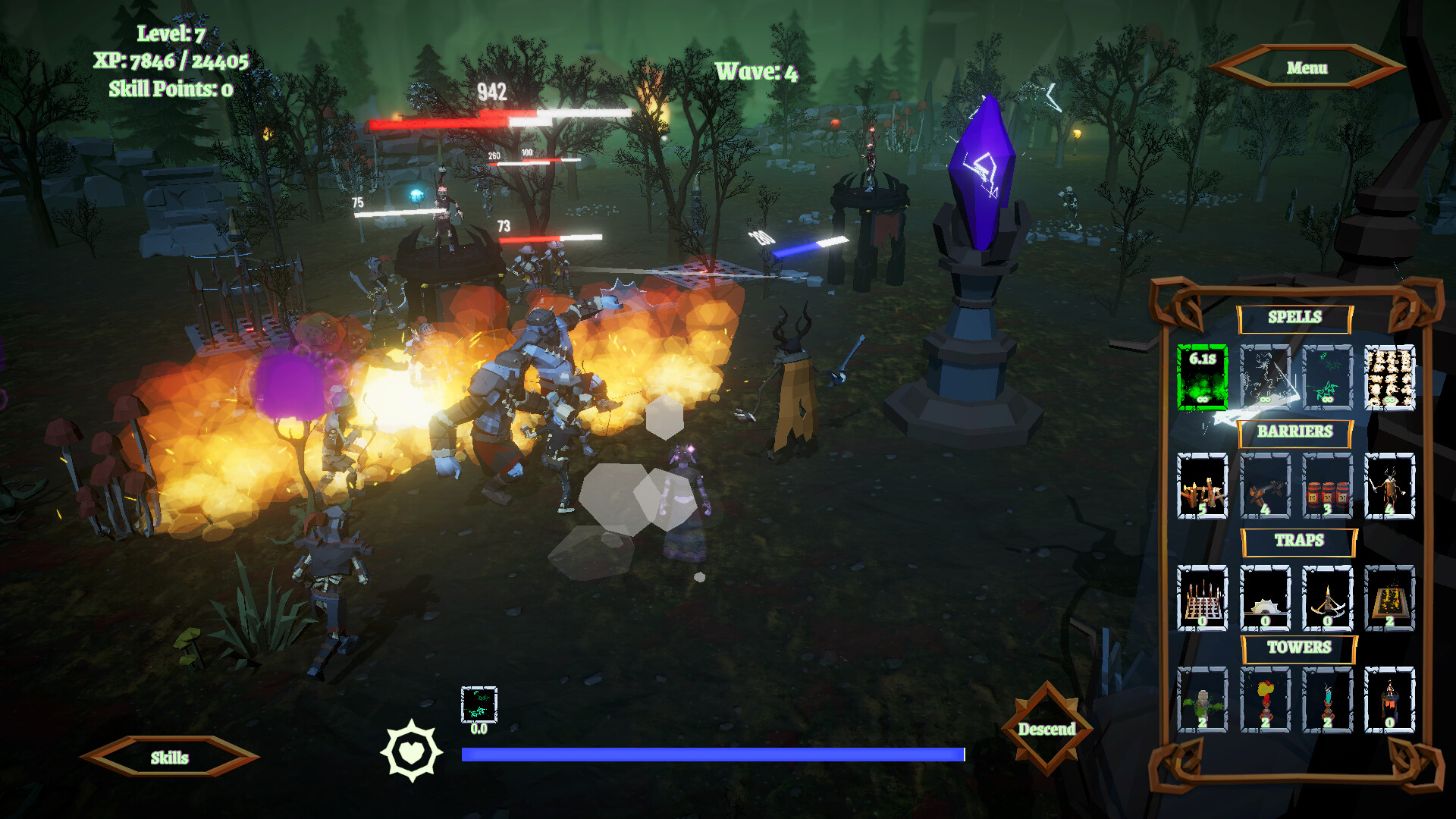
Task: Open the Menu button
Action: (1307, 68)
